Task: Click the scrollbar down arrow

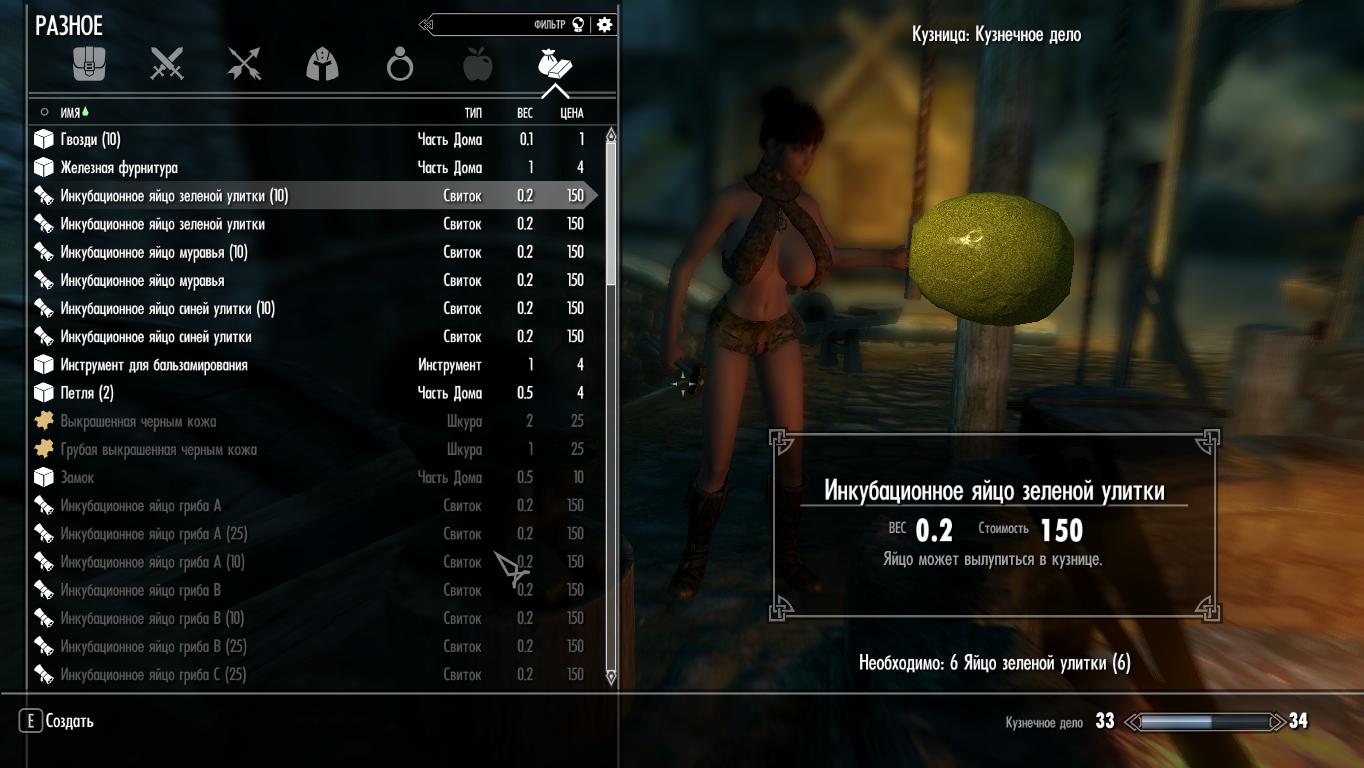Action: pos(611,678)
